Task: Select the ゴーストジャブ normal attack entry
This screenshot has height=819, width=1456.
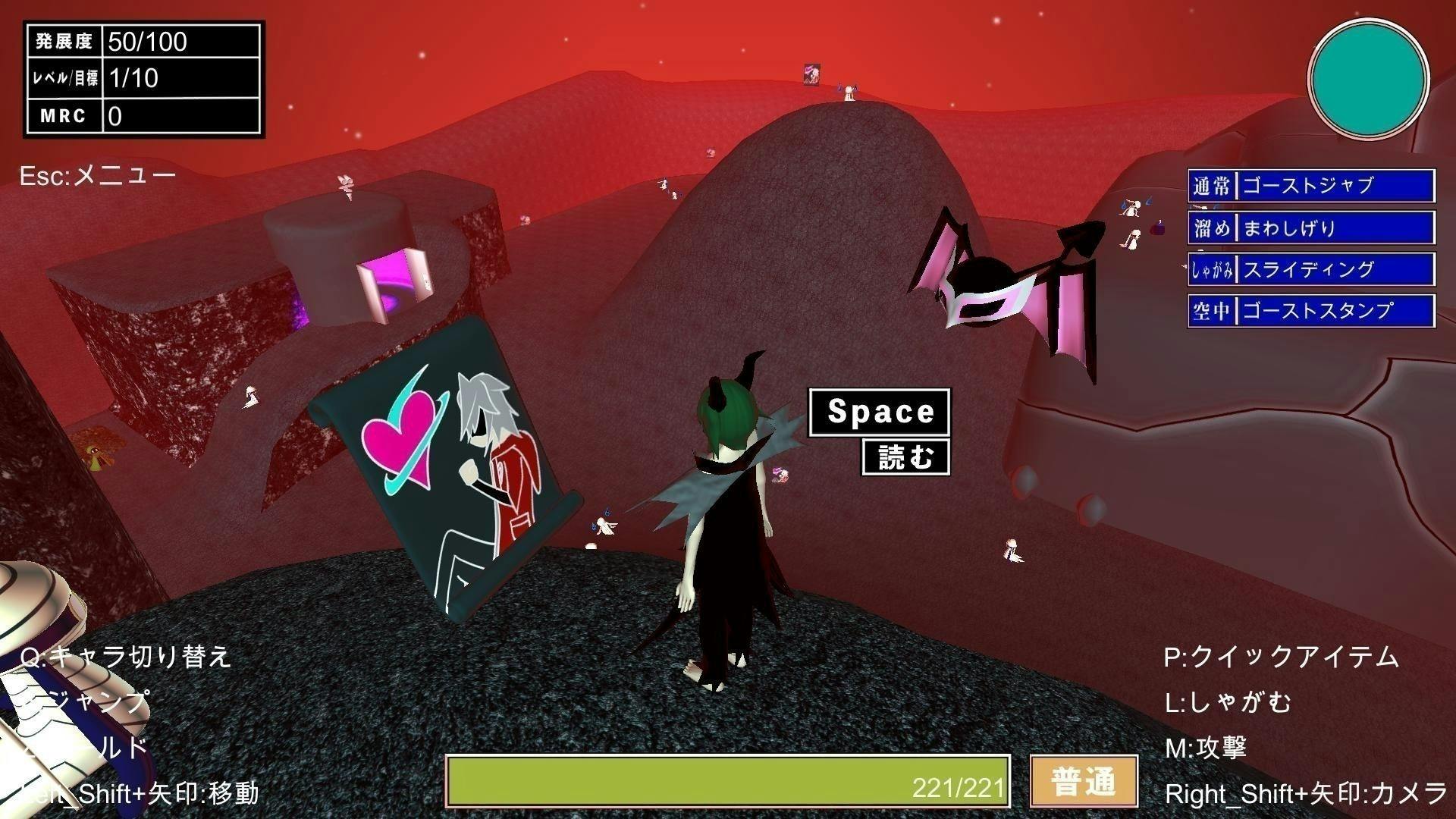Action: tap(1310, 186)
